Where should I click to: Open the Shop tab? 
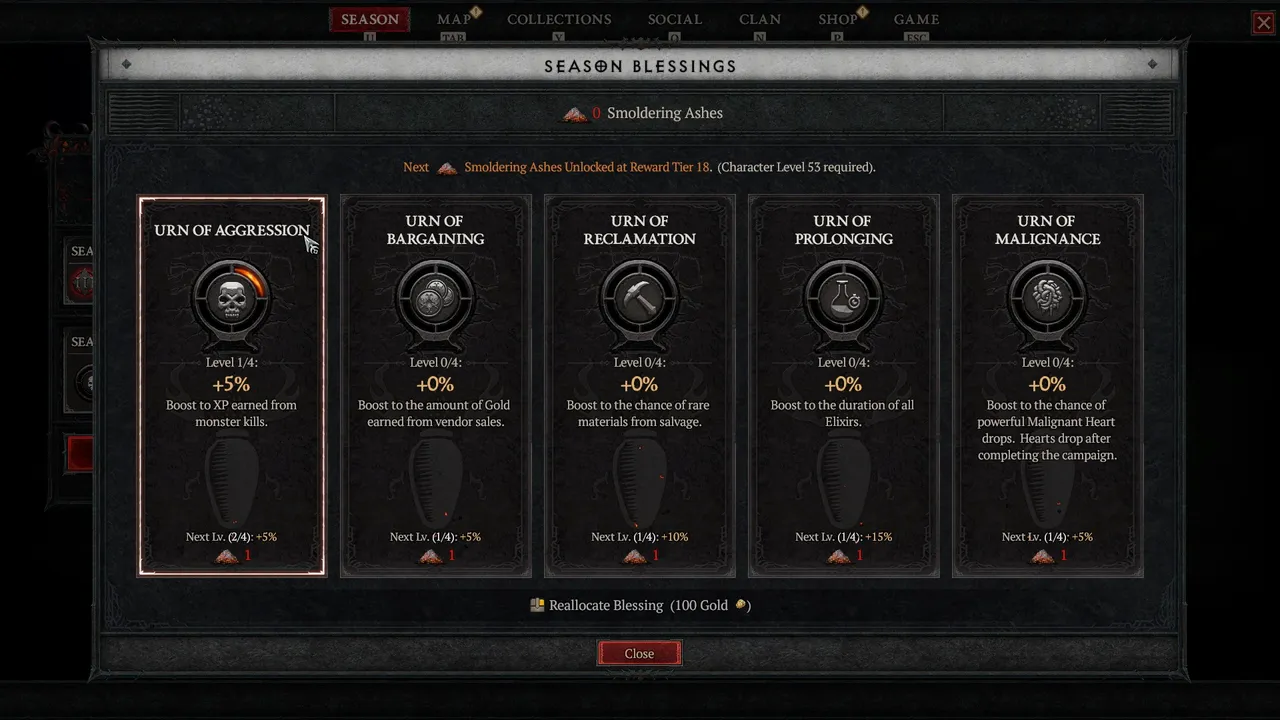pos(838,19)
